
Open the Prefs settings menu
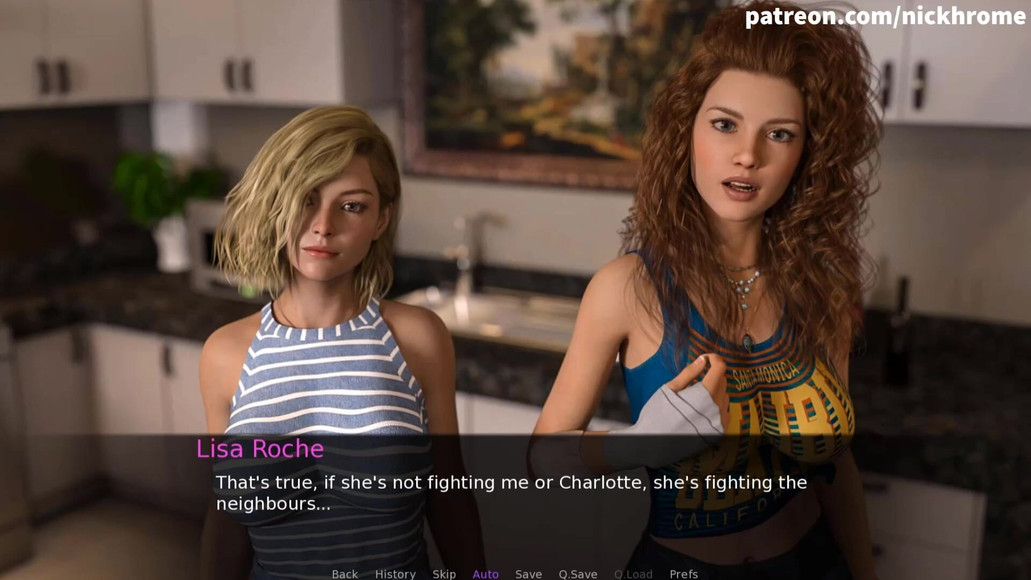coord(684,574)
